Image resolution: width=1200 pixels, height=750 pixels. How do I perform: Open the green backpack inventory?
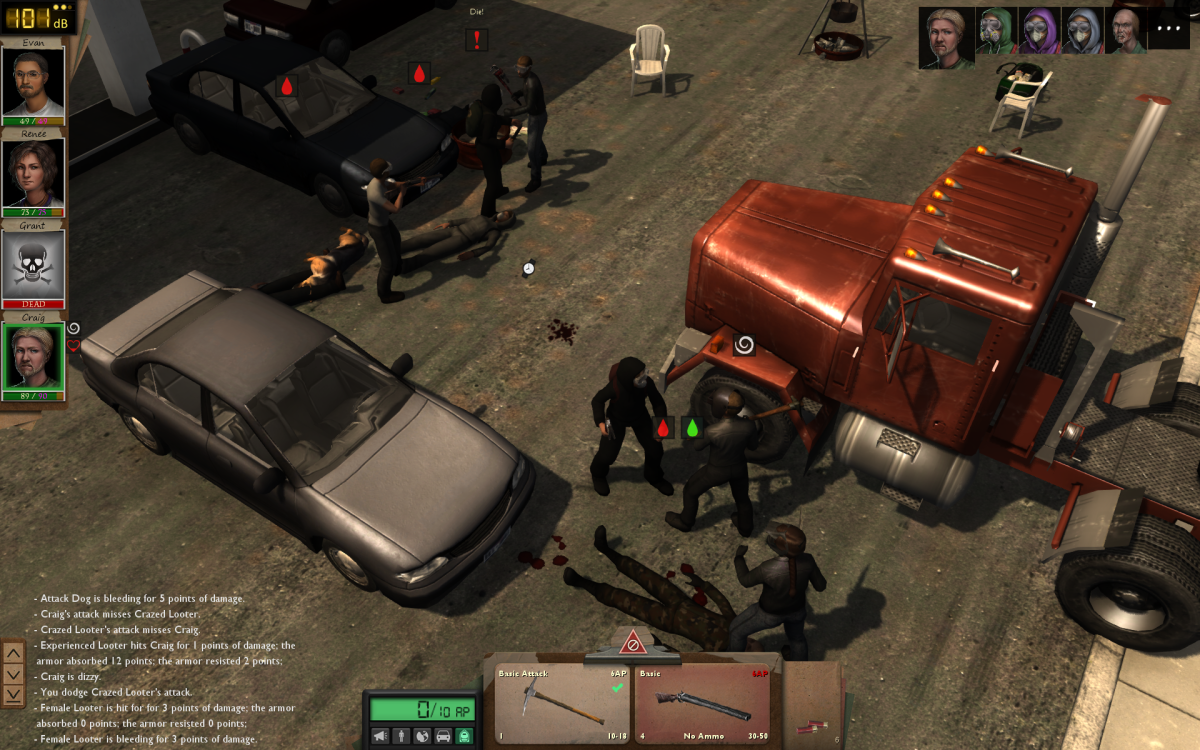tap(464, 736)
